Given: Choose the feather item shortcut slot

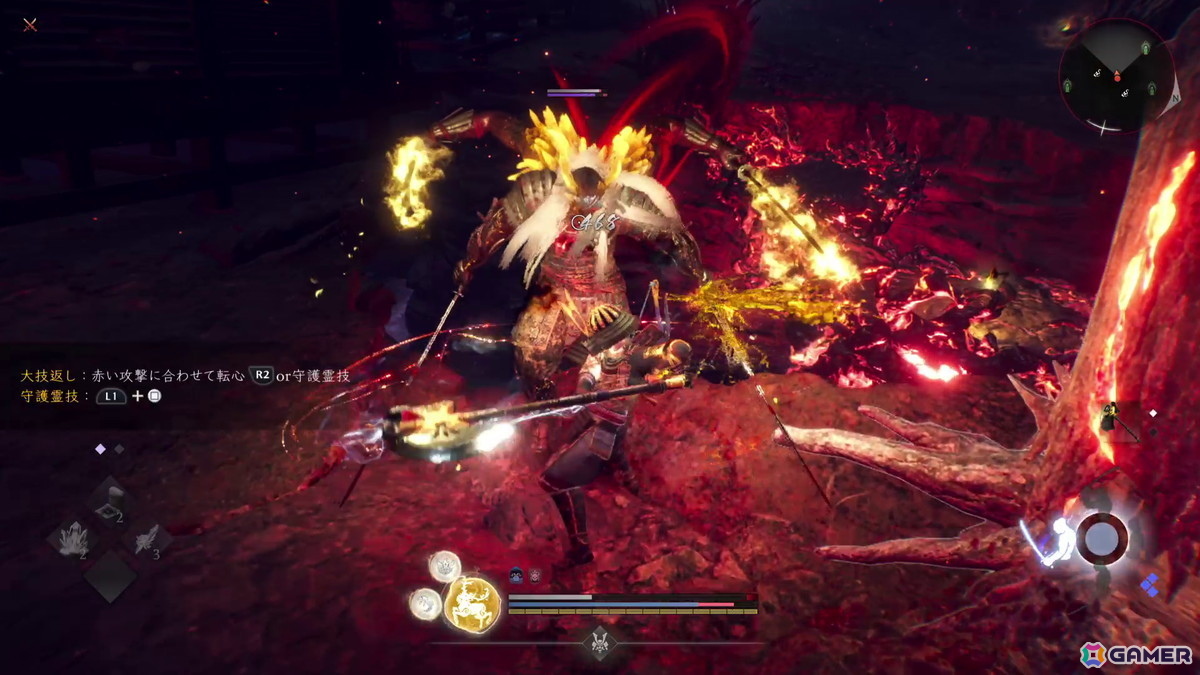Looking at the screenshot, I should coord(147,540).
